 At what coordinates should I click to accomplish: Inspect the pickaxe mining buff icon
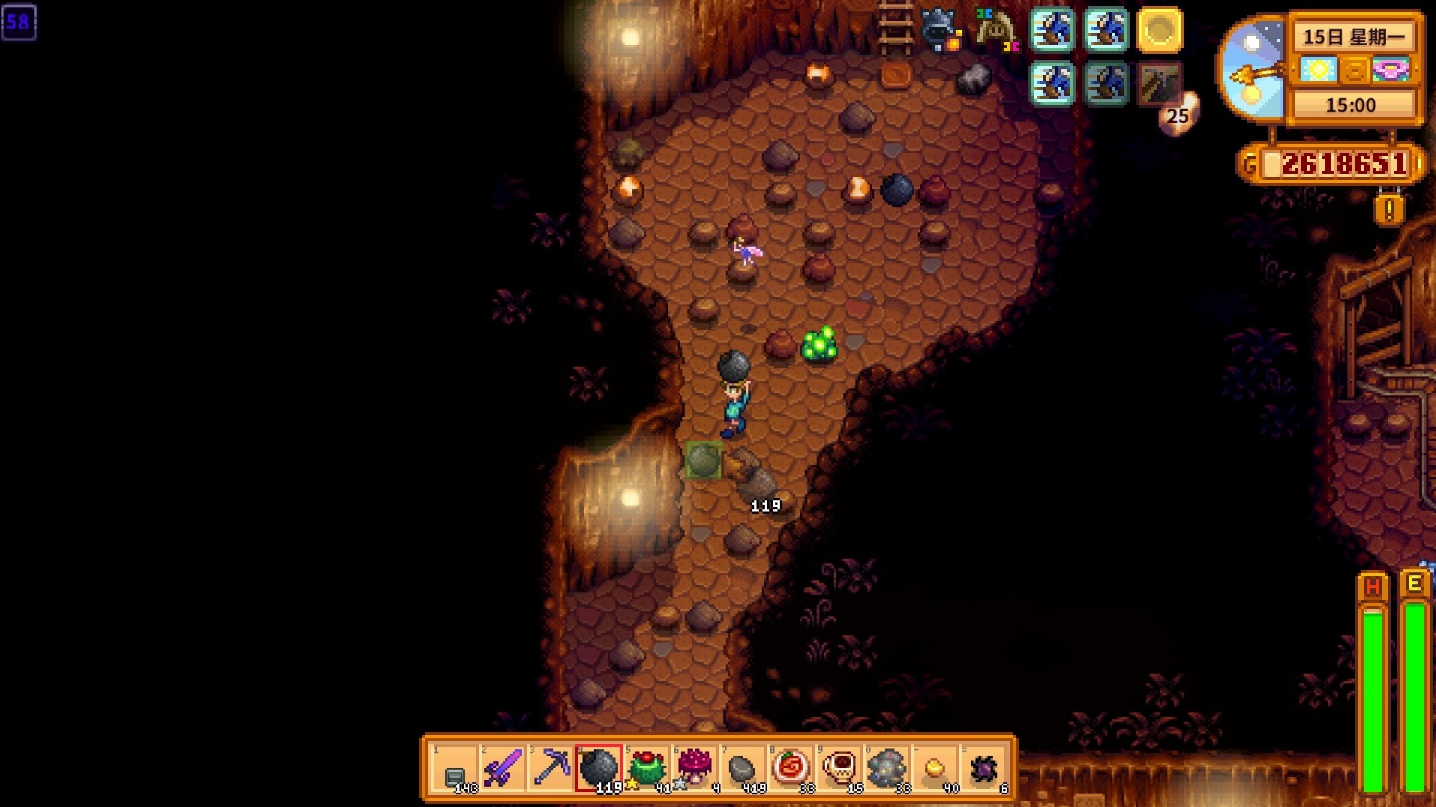1160,84
